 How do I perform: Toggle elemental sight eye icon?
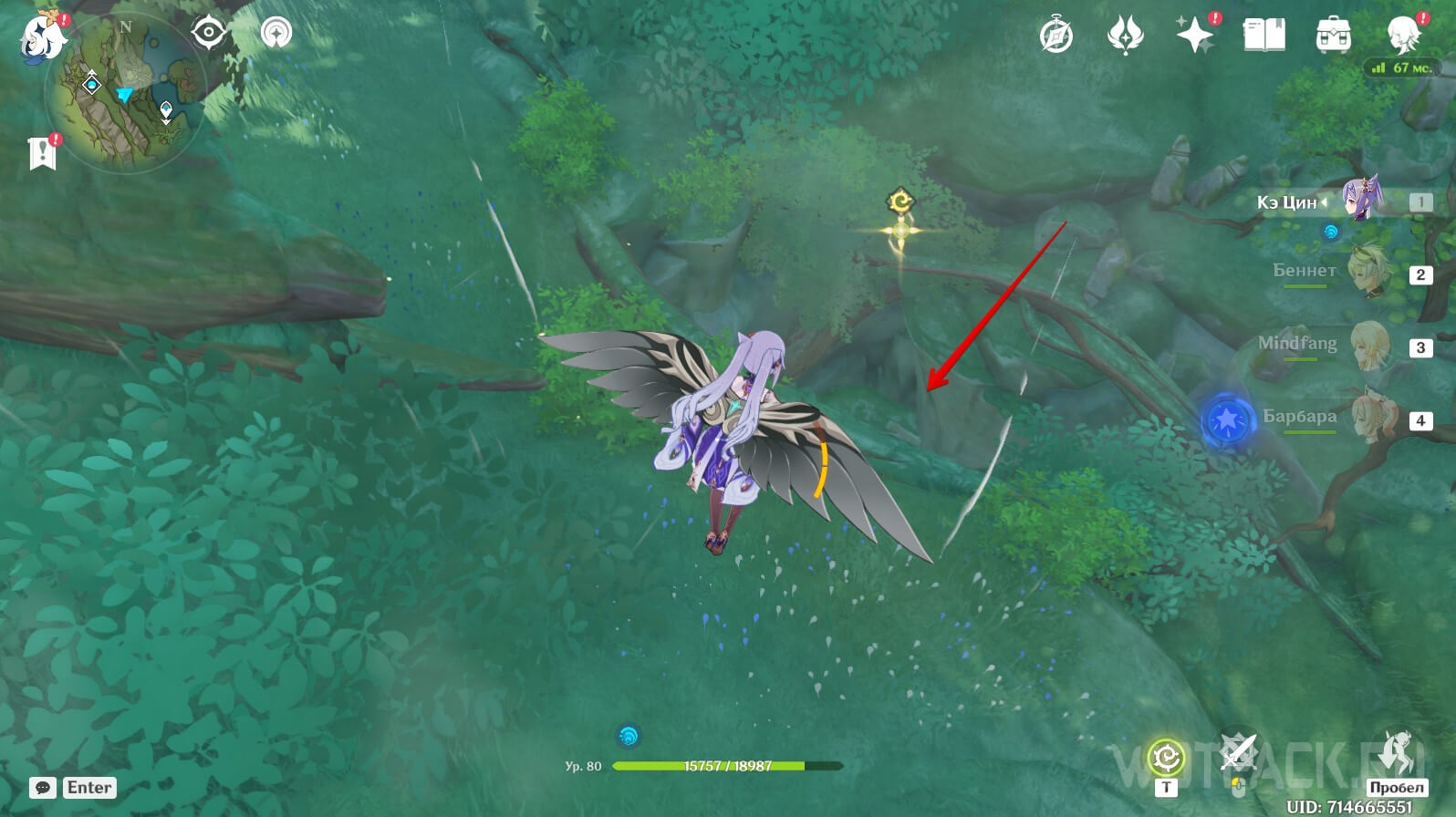tap(209, 33)
